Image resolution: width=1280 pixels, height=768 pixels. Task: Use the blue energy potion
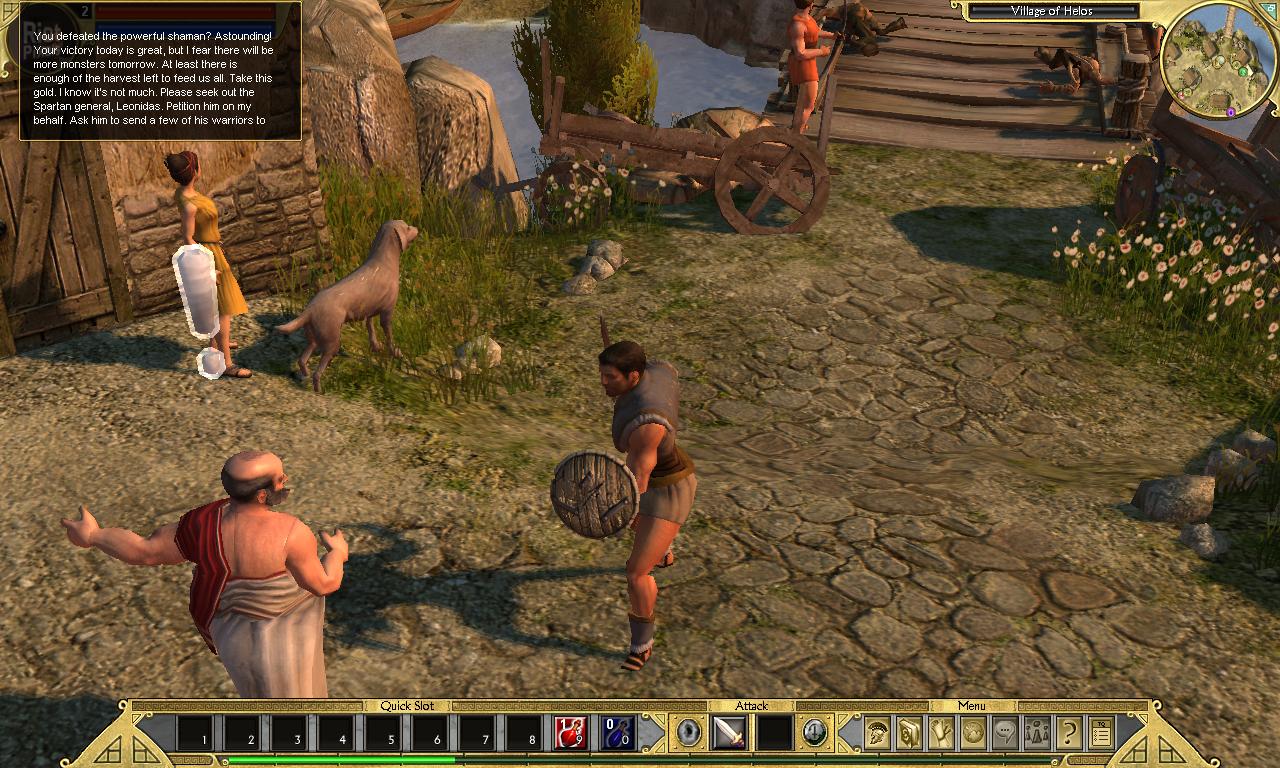[618, 733]
